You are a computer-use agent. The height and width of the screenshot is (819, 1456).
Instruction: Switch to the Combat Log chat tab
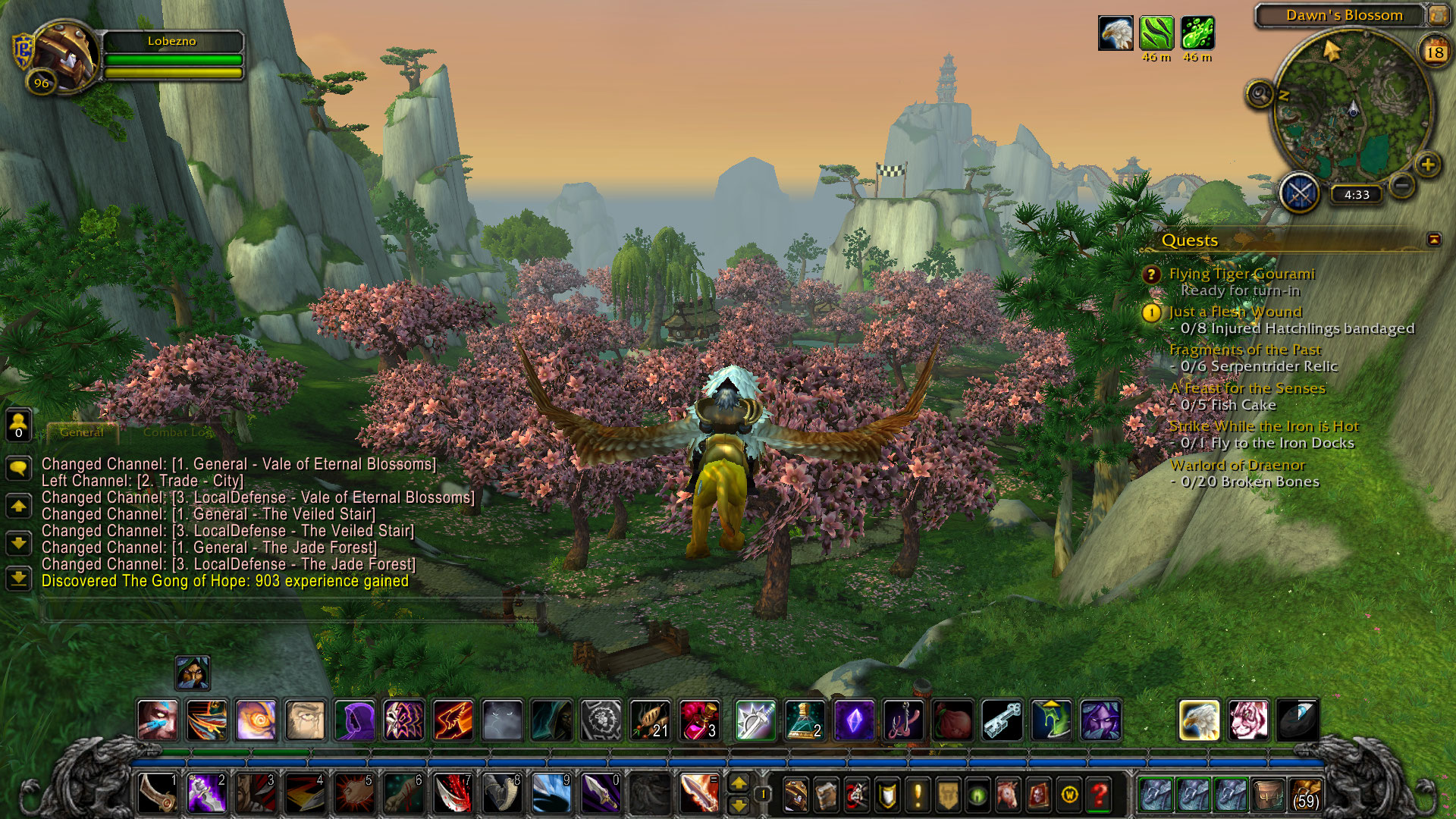pyautogui.click(x=176, y=432)
